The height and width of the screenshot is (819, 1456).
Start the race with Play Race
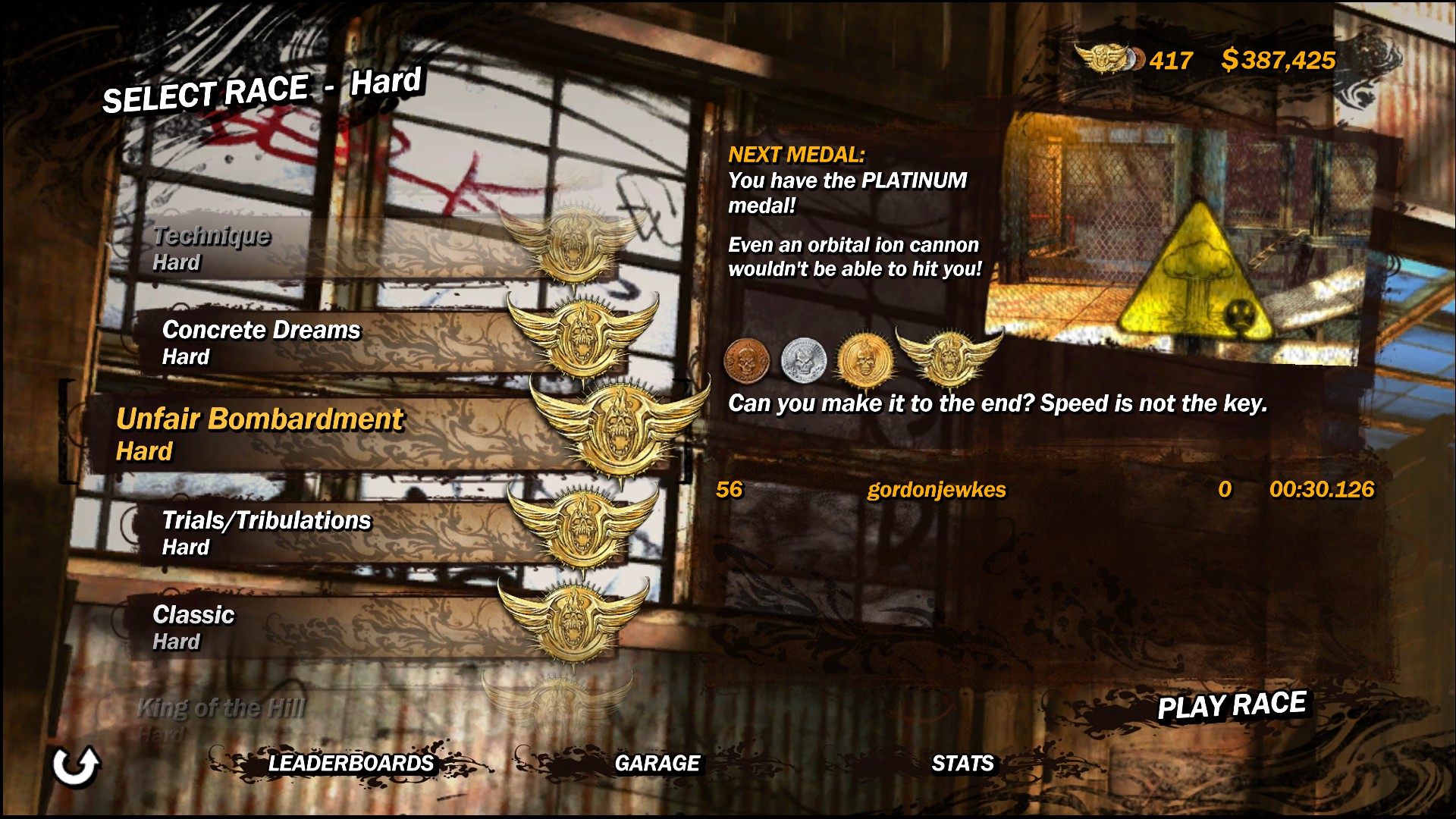pyautogui.click(x=1232, y=705)
